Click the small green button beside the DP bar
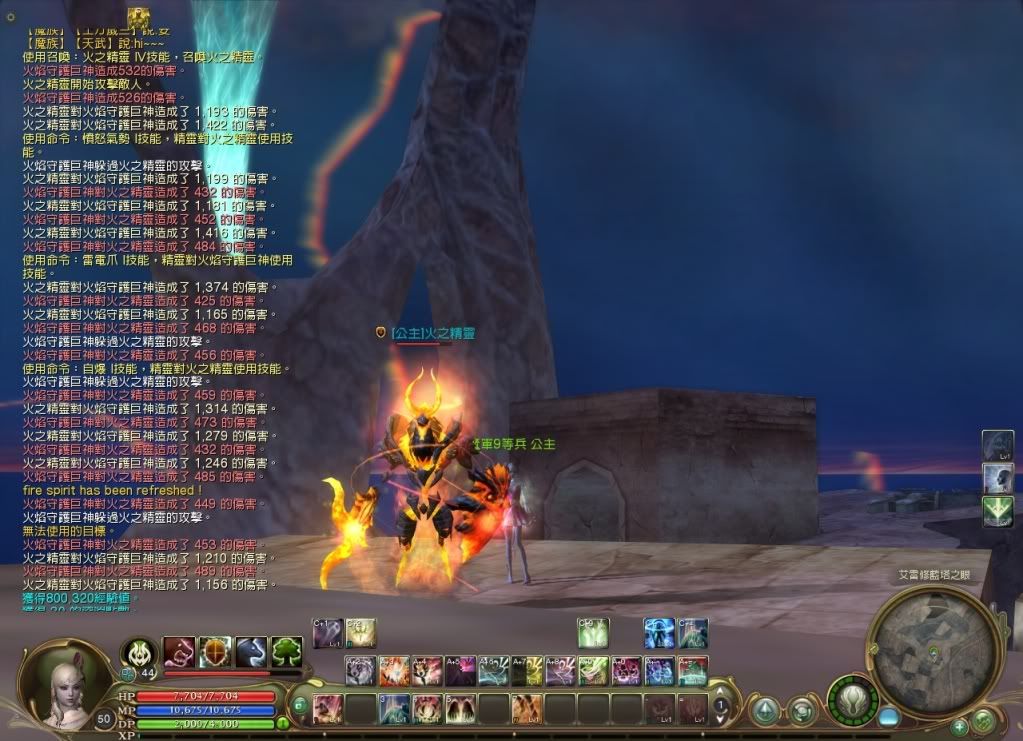The height and width of the screenshot is (741, 1023). 283,723
